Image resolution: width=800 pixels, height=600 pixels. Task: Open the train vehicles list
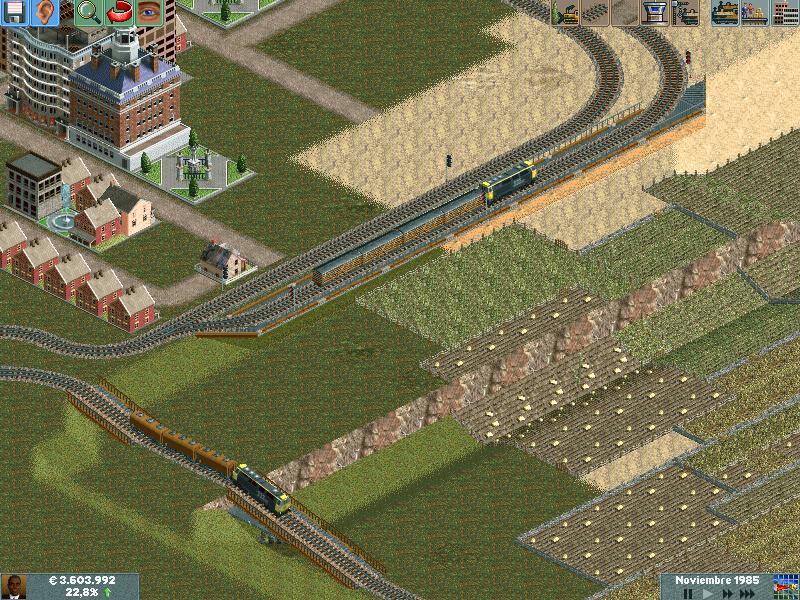tap(724, 12)
